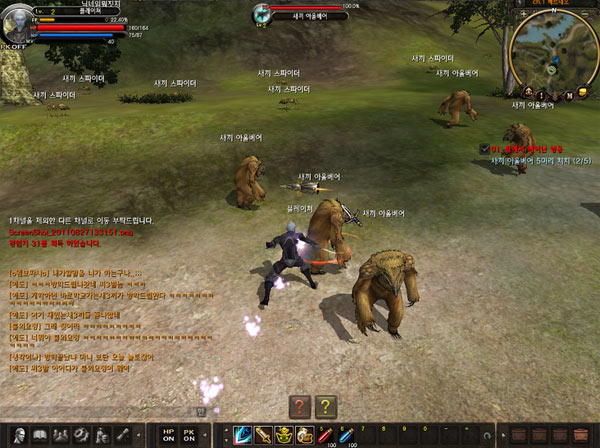Use the red health potion slot
This screenshot has width=600, height=448.
click(x=325, y=435)
